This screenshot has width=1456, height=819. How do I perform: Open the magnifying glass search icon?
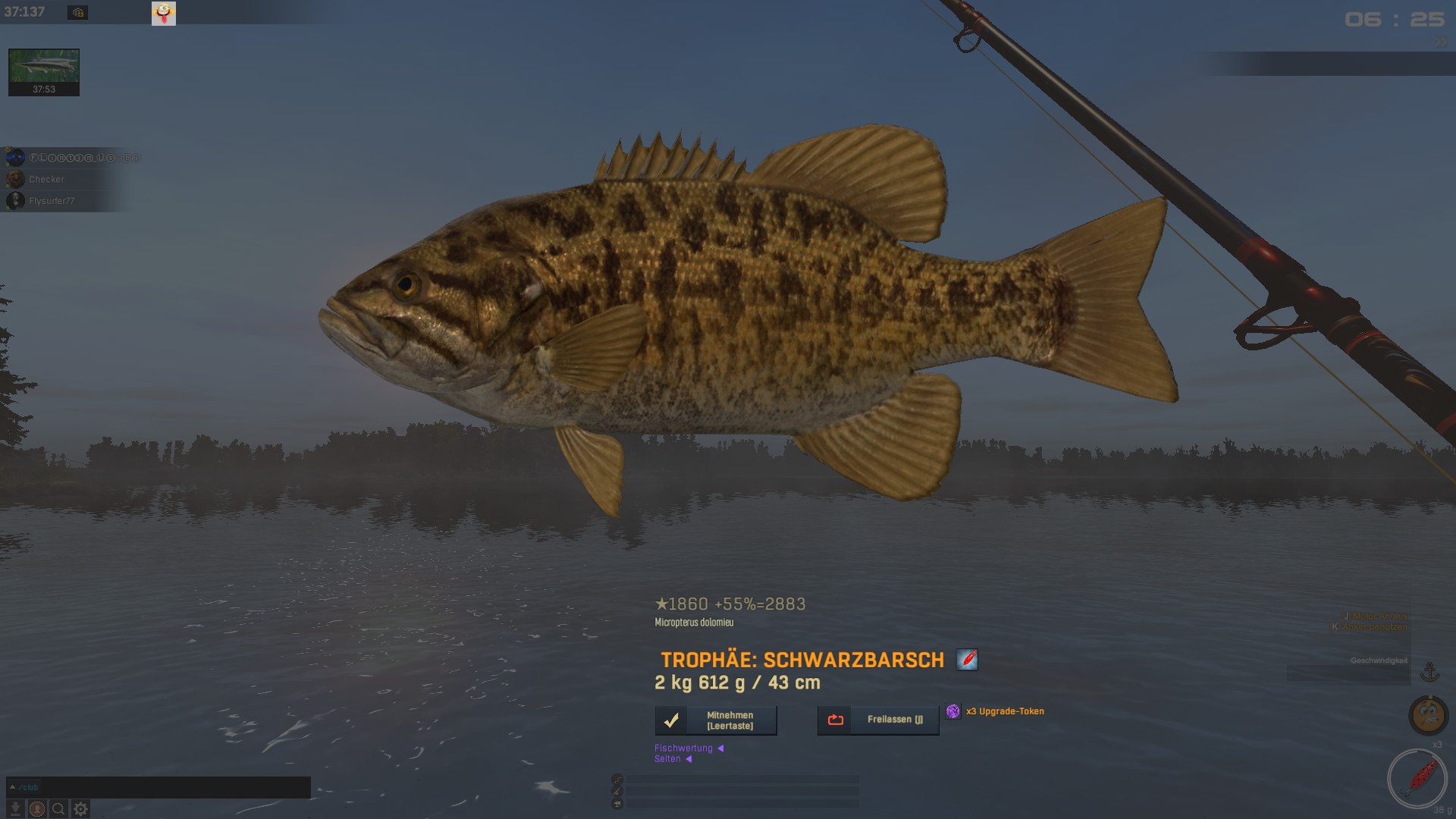[58, 809]
